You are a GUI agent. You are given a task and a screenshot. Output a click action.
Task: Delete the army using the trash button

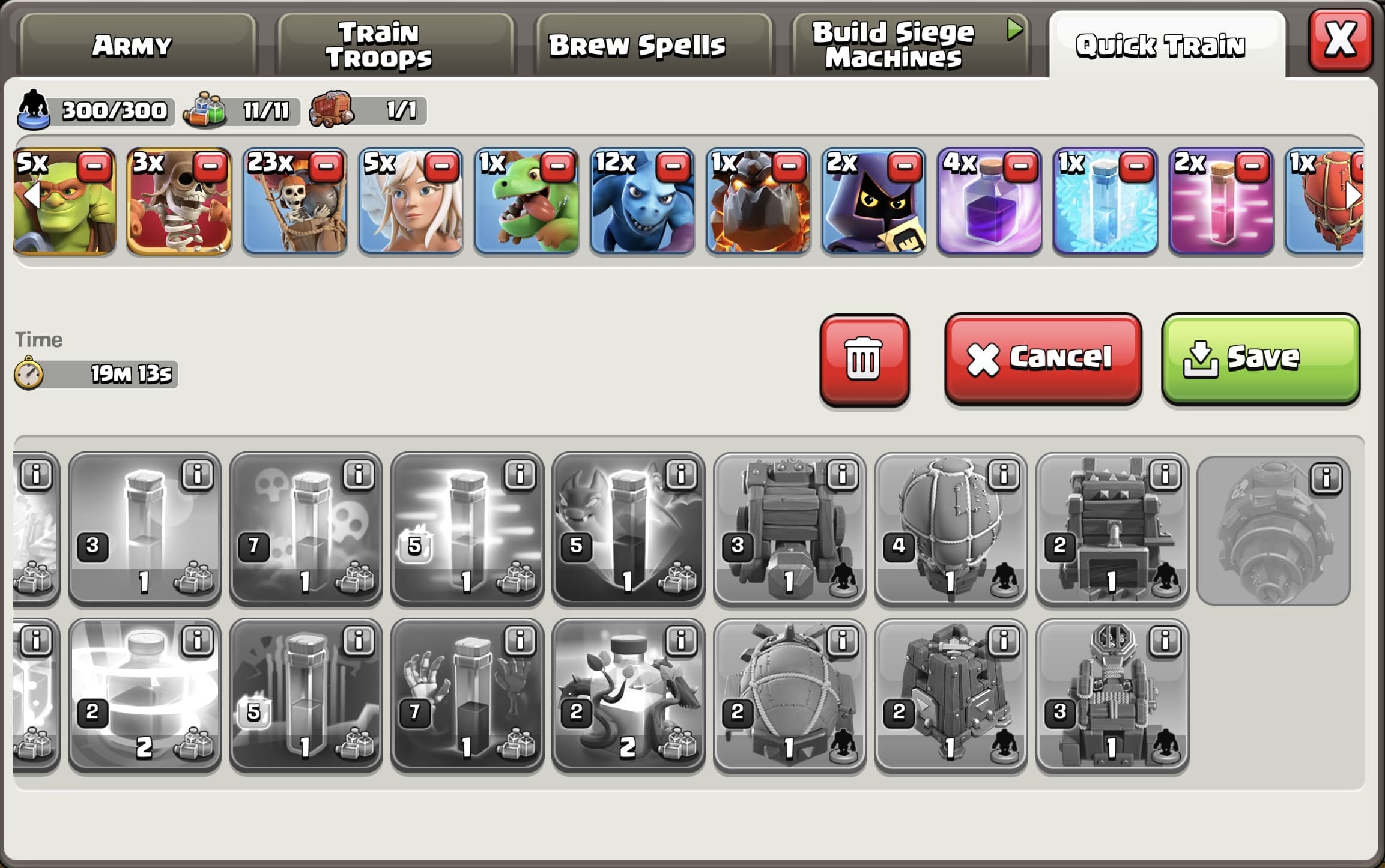863,360
